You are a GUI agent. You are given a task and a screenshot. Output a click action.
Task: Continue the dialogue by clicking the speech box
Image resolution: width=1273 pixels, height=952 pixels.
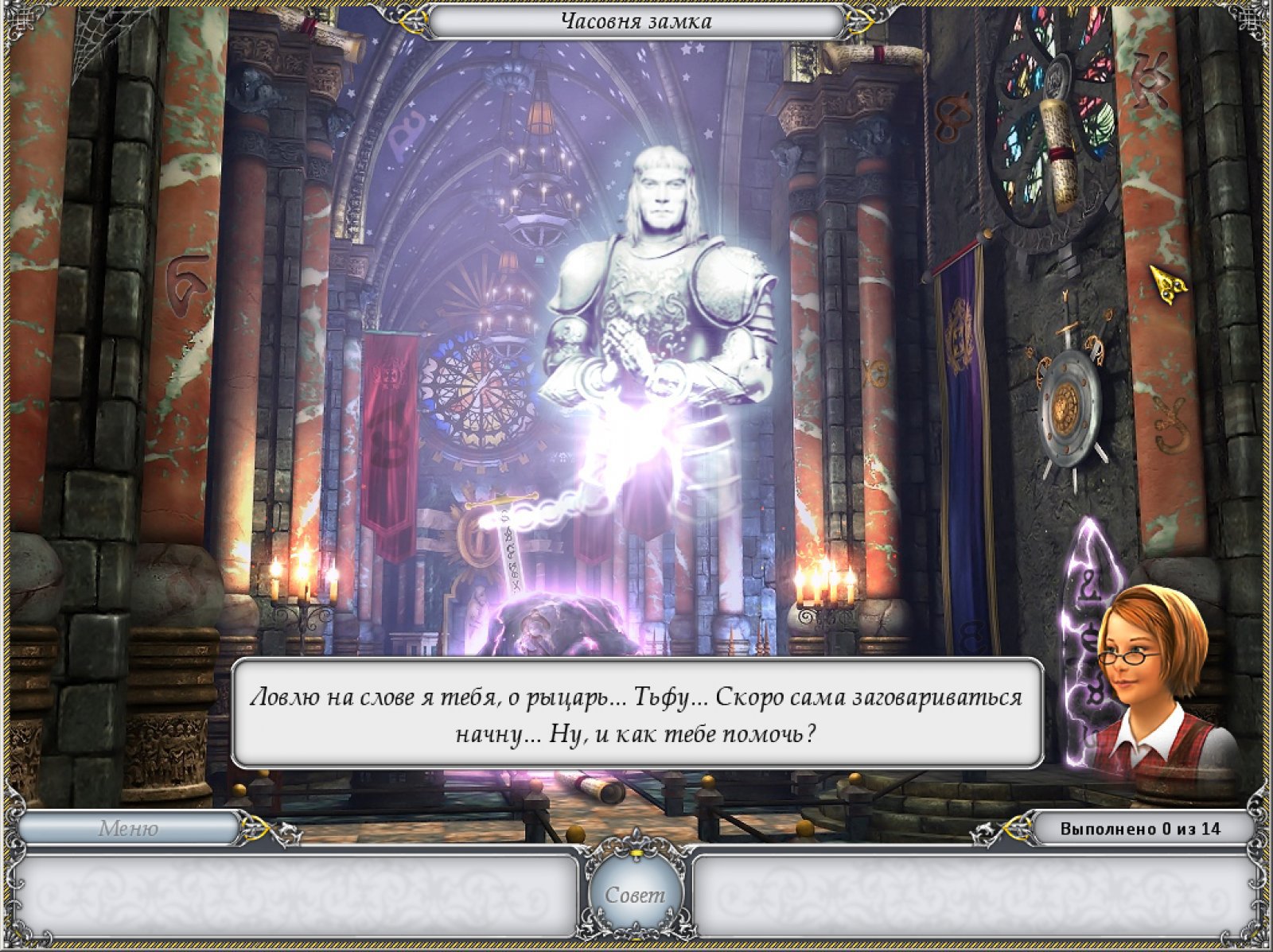(x=636, y=713)
